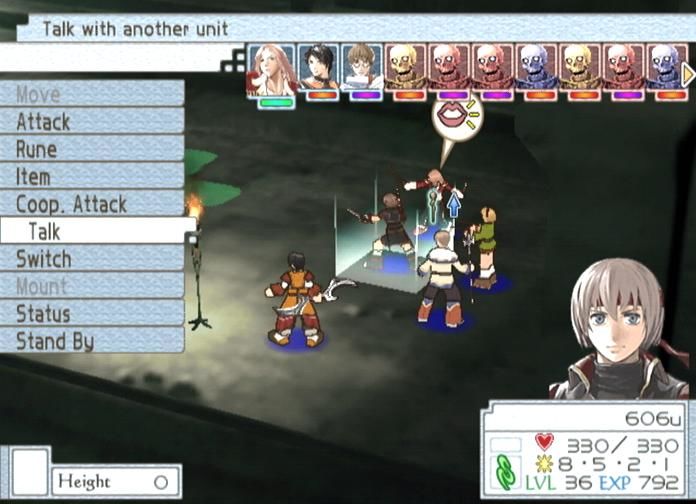Confirm the highlighted Talk command
The height and width of the screenshot is (504, 696).
(x=95, y=231)
